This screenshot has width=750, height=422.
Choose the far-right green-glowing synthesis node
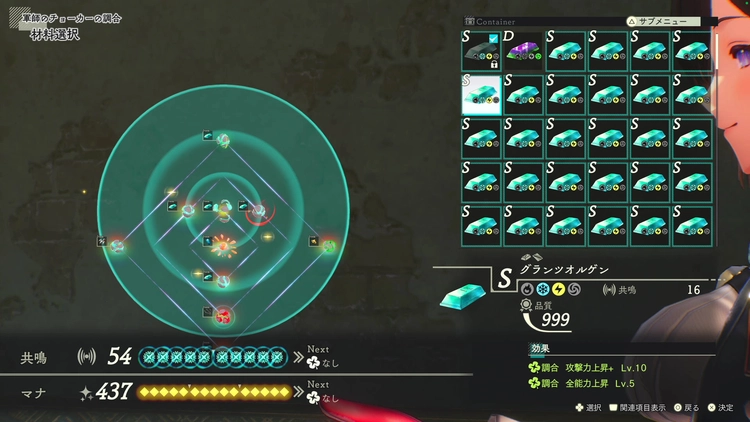point(329,243)
